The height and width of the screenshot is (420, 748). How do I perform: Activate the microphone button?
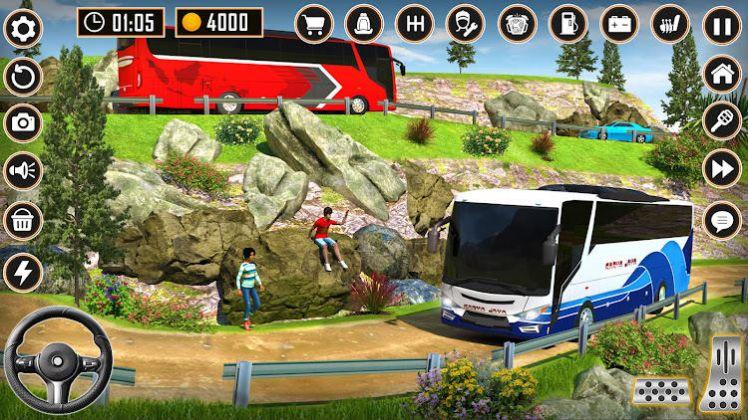pyautogui.click(x=722, y=121)
